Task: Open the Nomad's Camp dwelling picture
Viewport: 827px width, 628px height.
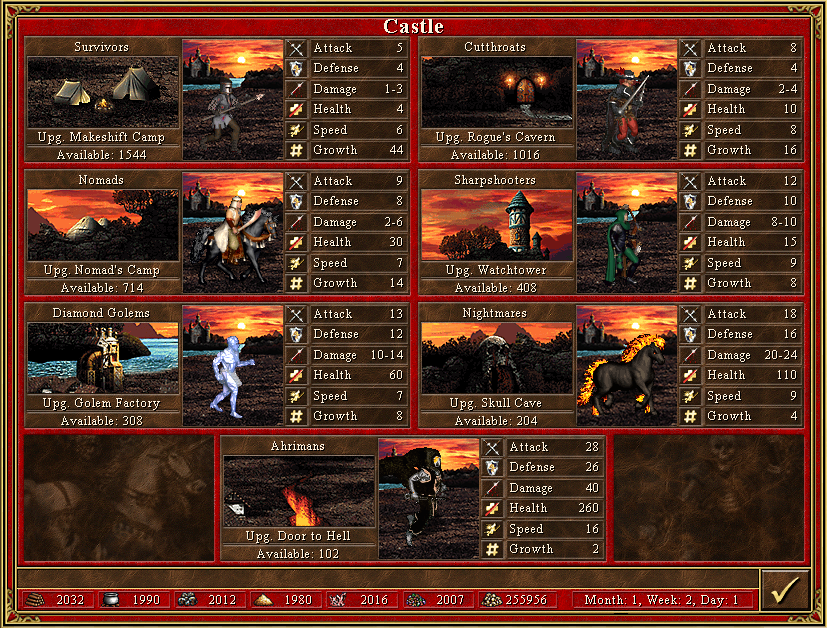Action: [x=102, y=225]
